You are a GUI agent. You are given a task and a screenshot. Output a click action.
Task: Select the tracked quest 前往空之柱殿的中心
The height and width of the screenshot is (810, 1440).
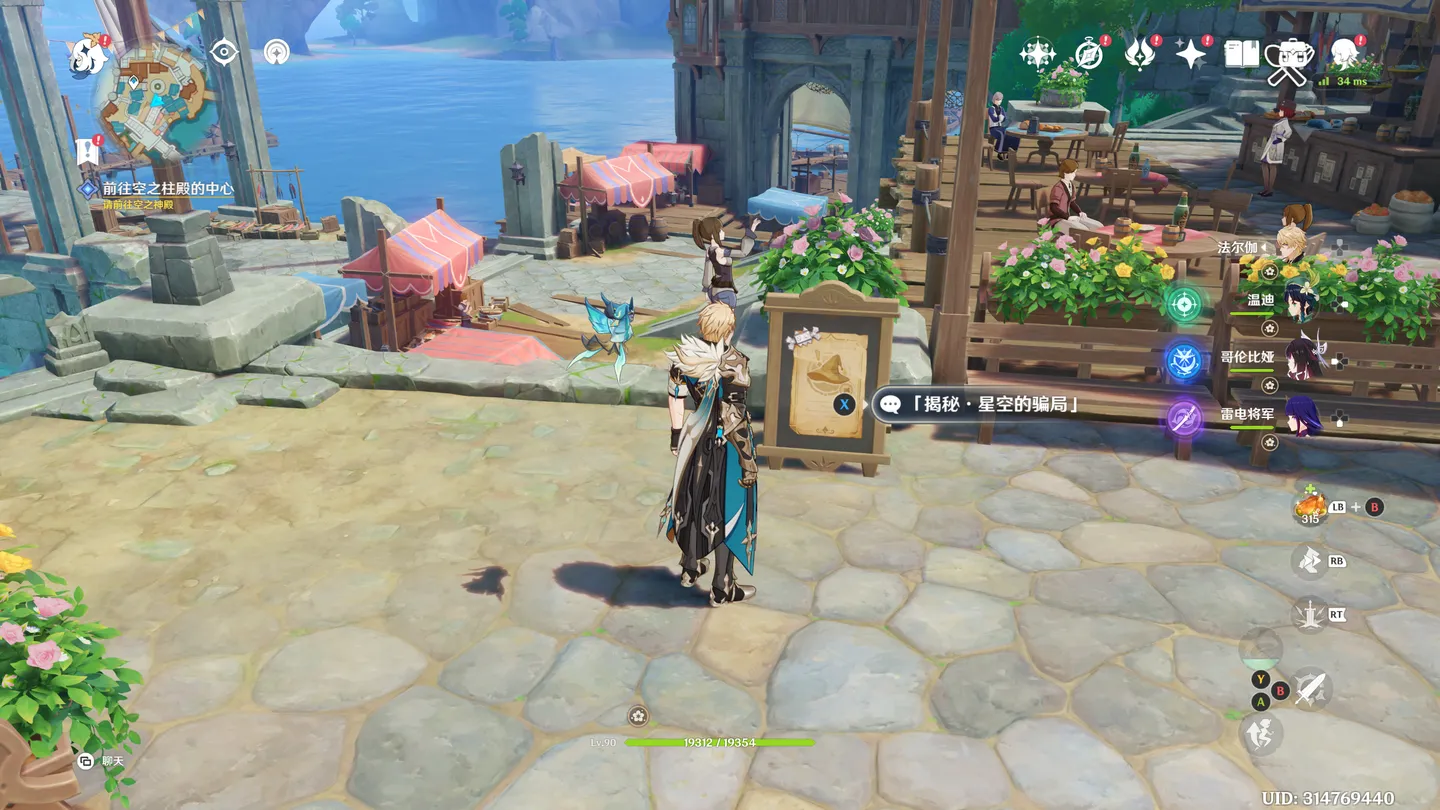(167, 188)
